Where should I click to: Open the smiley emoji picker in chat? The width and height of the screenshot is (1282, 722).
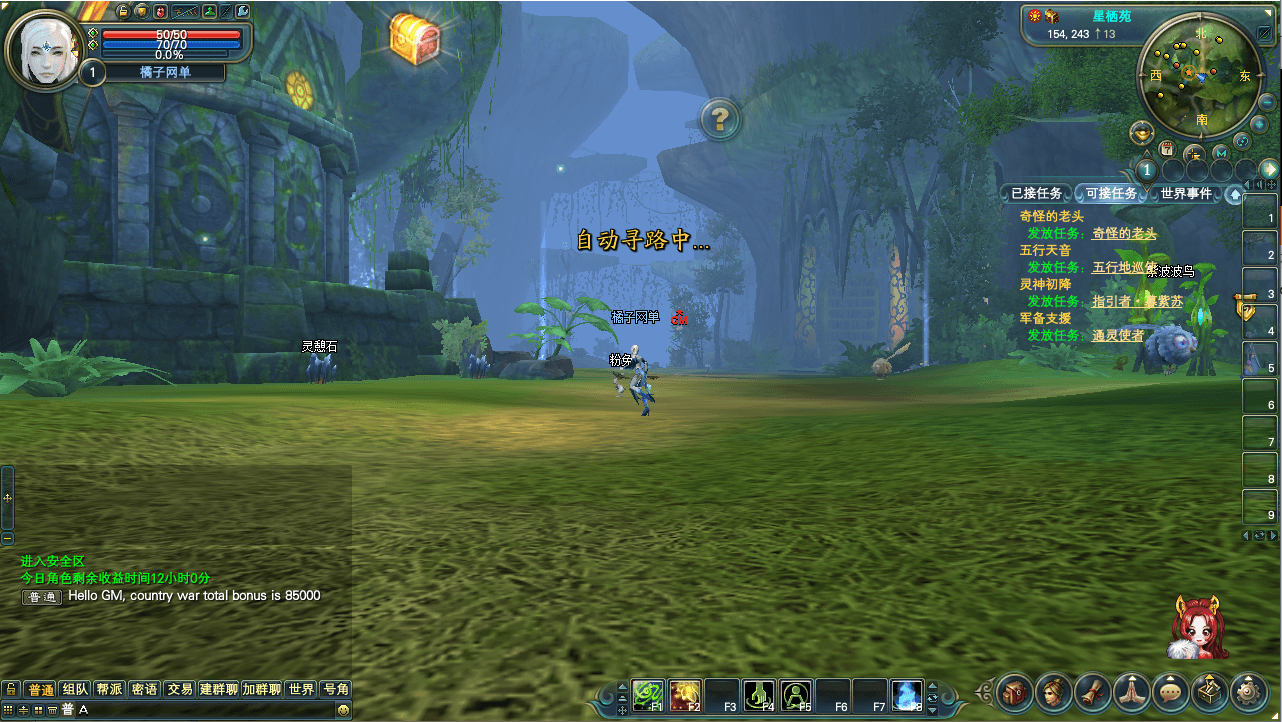(x=343, y=709)
